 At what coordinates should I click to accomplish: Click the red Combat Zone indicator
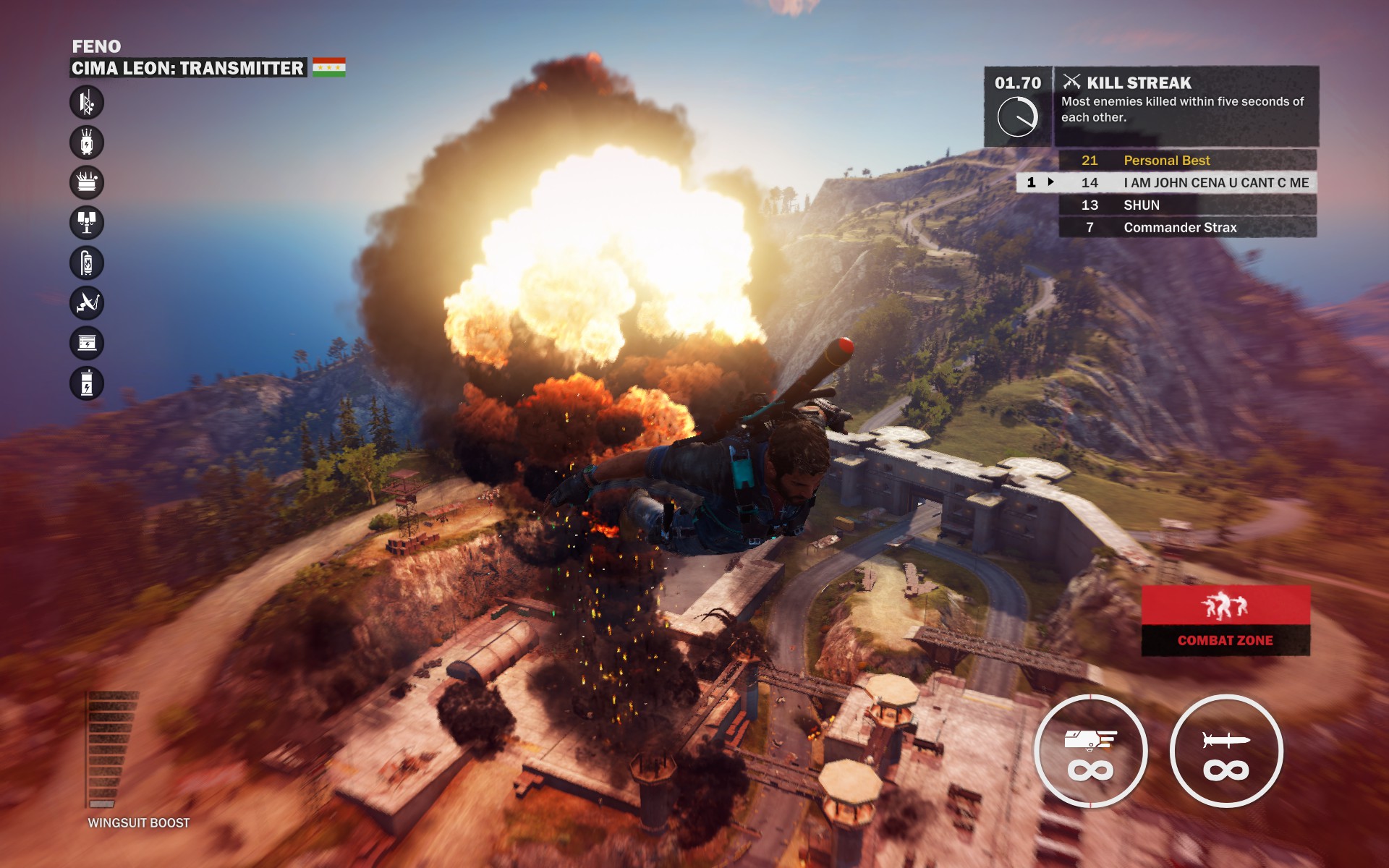tap(1226, 621)
